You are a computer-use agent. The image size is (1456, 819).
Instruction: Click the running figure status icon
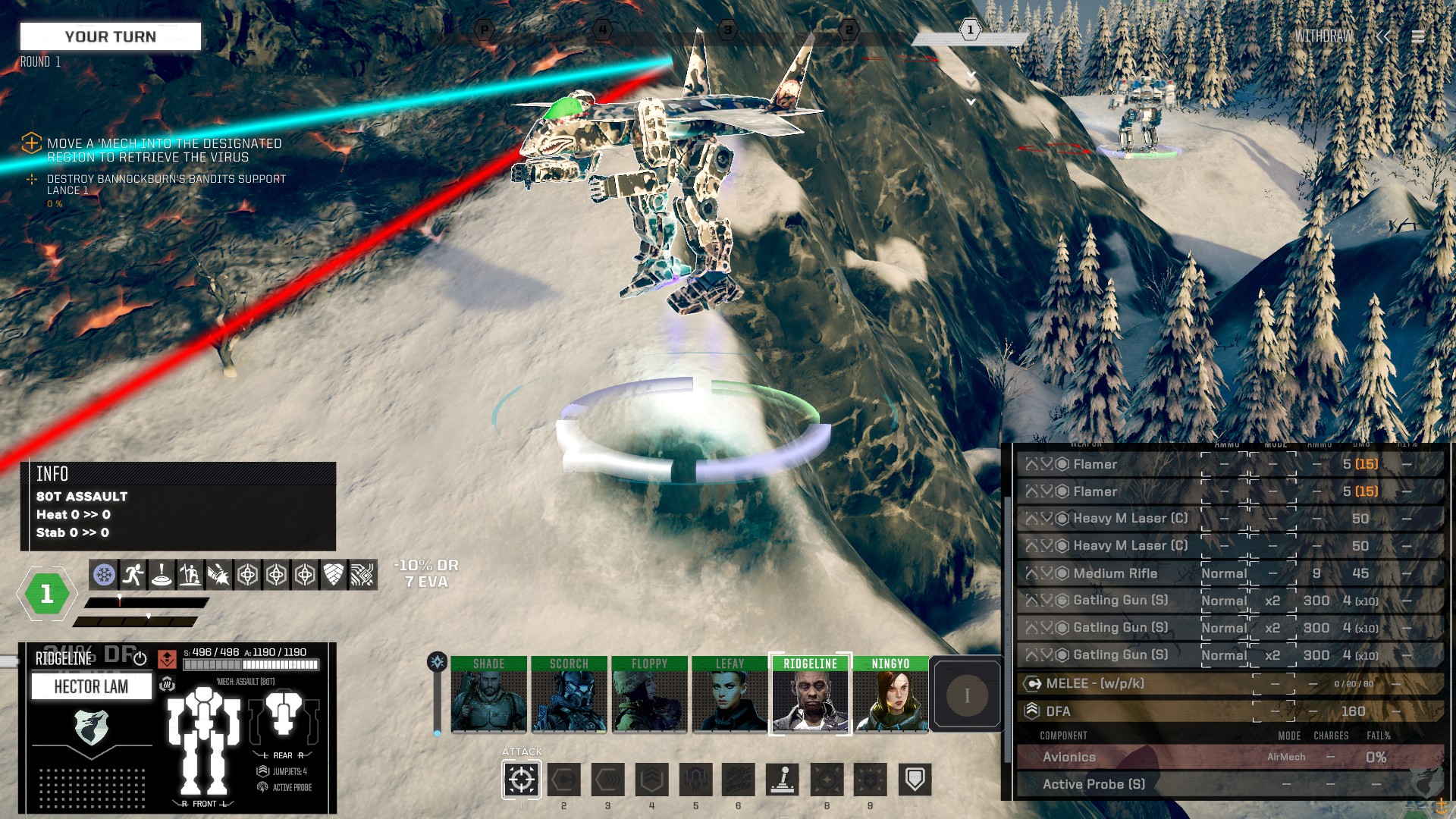tap(133, 575)
